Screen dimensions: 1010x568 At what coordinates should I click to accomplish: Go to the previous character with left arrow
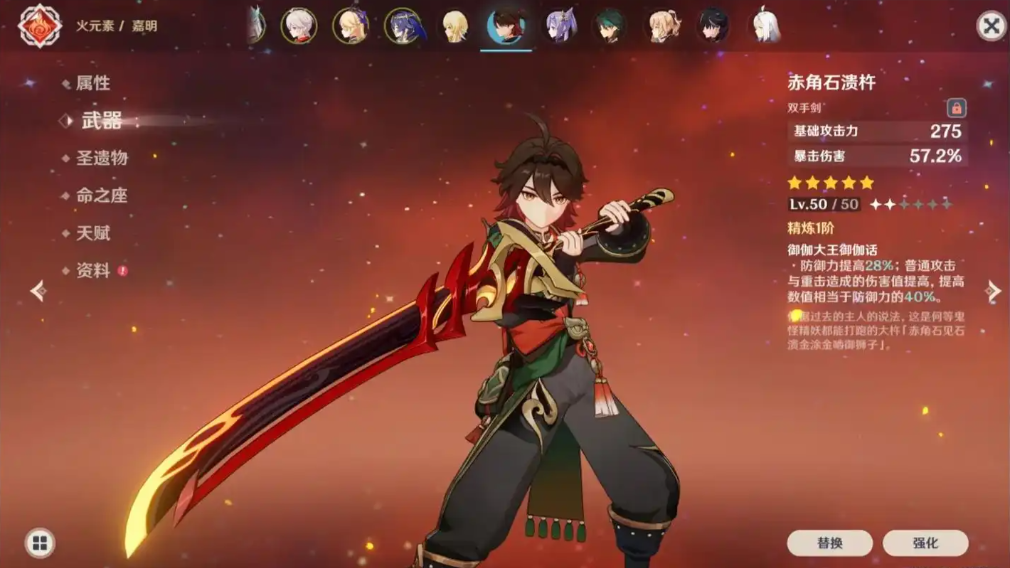click(38, 291)
